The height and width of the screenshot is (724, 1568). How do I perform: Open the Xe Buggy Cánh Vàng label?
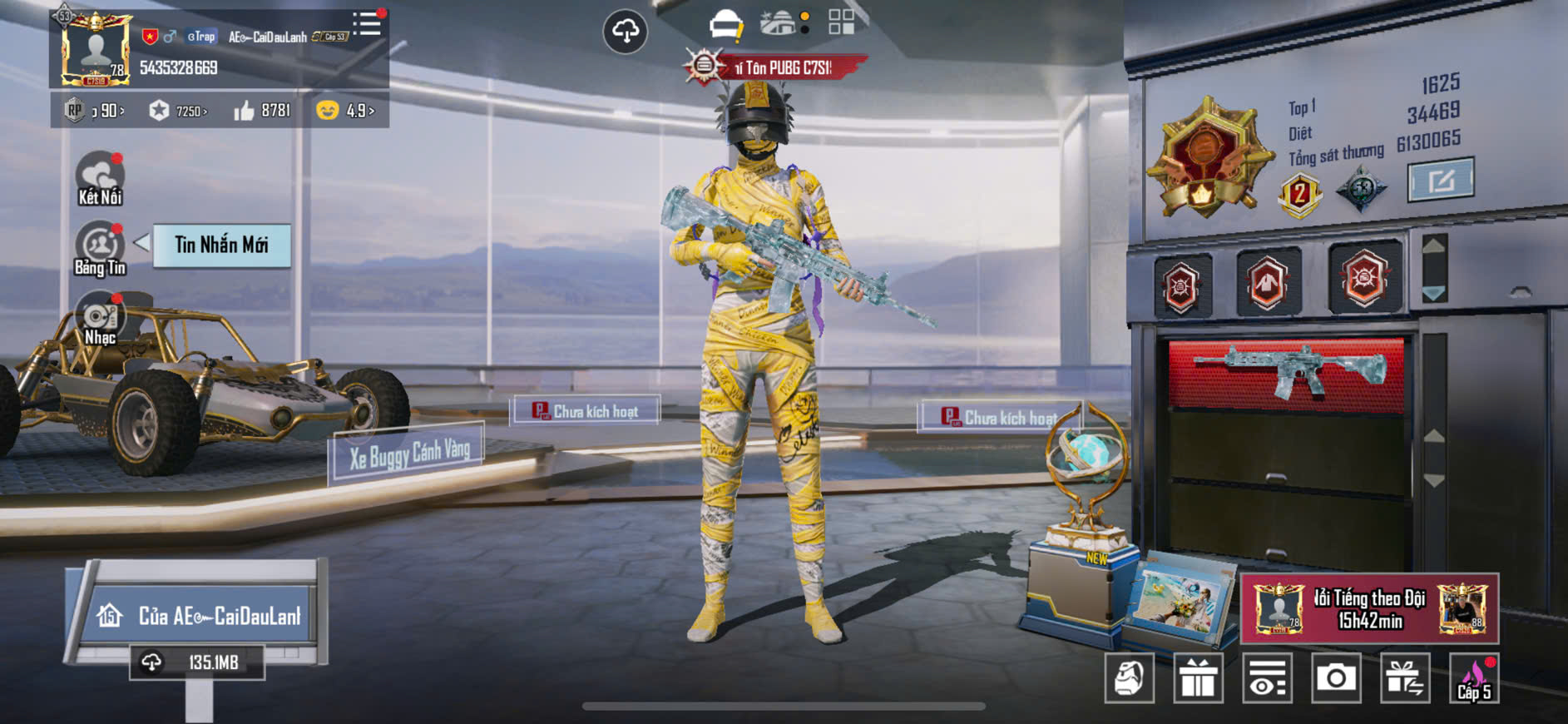[x=409, y=453]
